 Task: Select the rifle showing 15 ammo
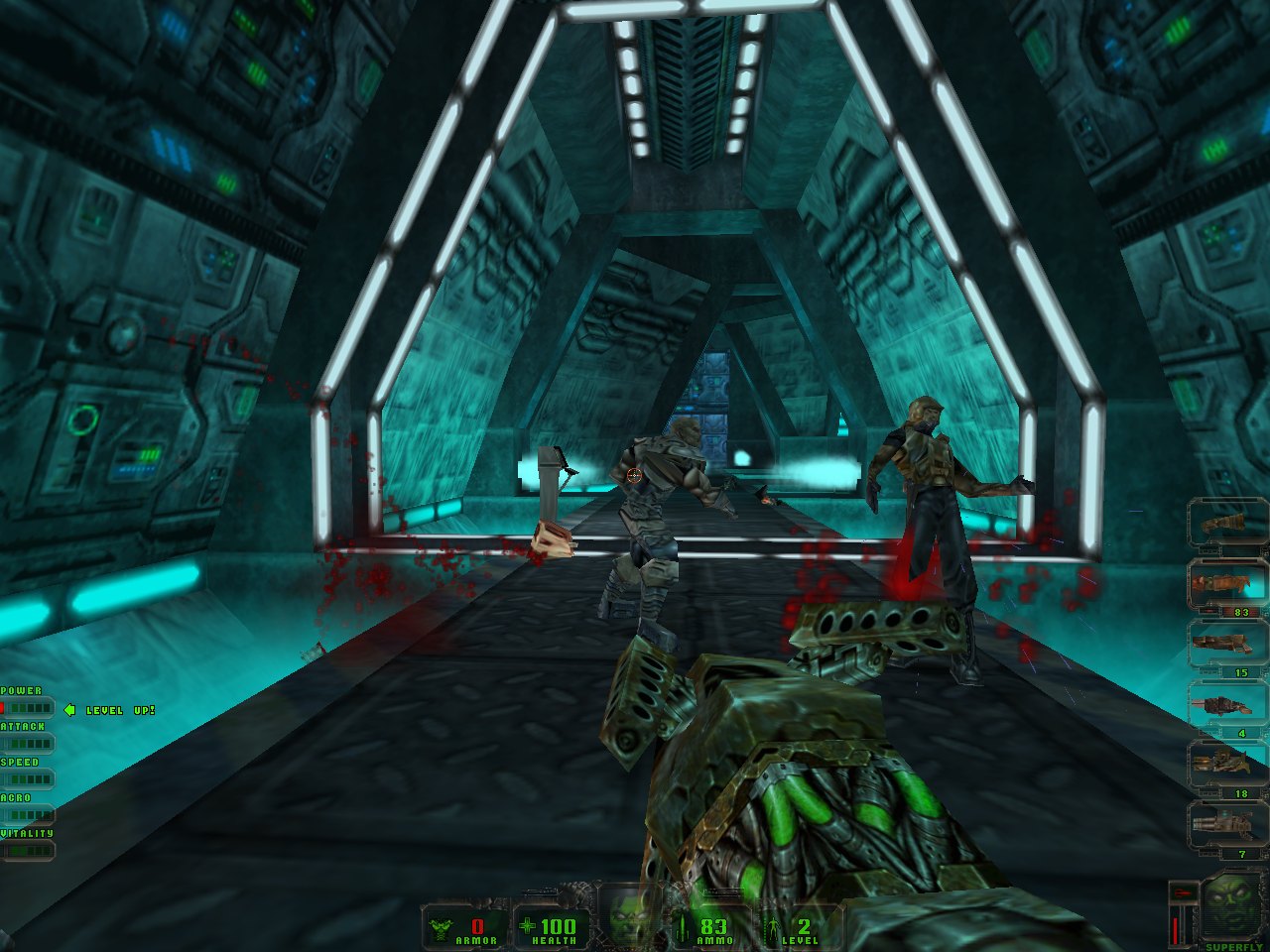click(x=1223, y=643)
